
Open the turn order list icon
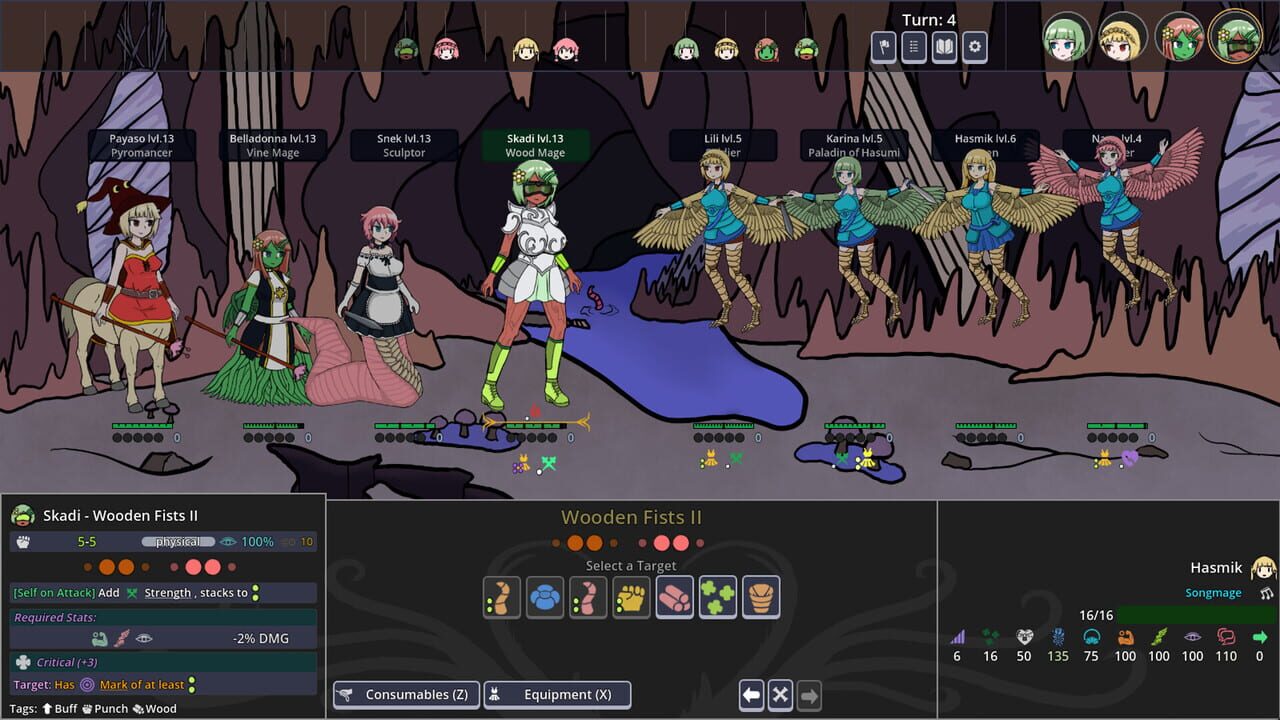click(x=913, y=46)
